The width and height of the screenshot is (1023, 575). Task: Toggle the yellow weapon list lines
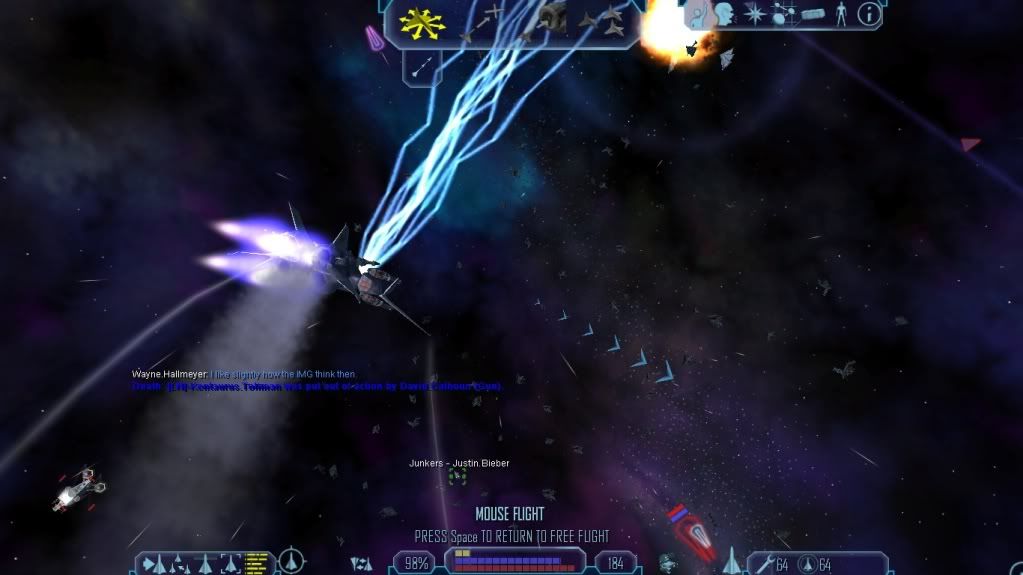(x=257, y=563)
